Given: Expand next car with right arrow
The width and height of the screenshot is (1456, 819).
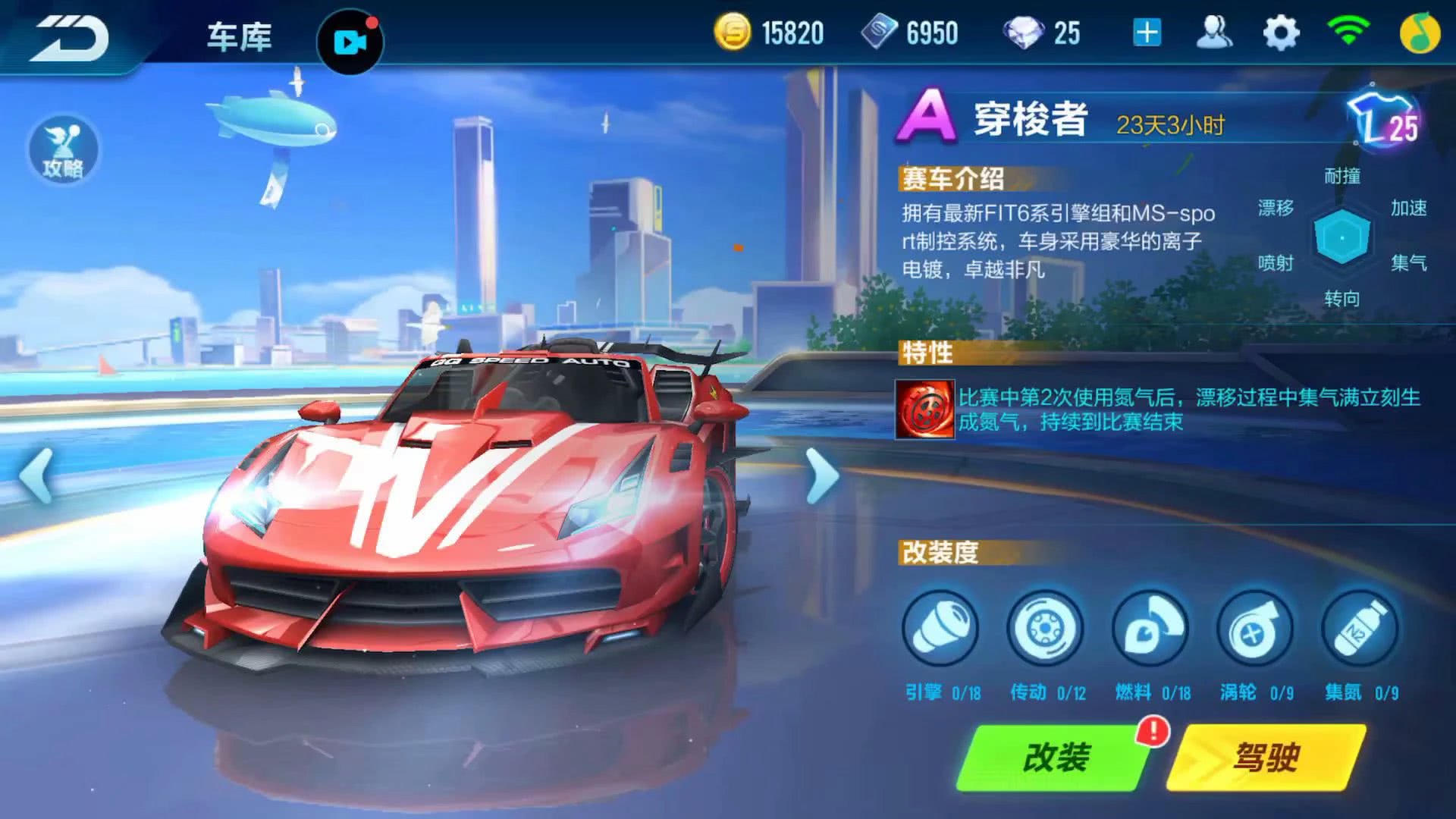Looking at the screenshot, I should point(821,475).
